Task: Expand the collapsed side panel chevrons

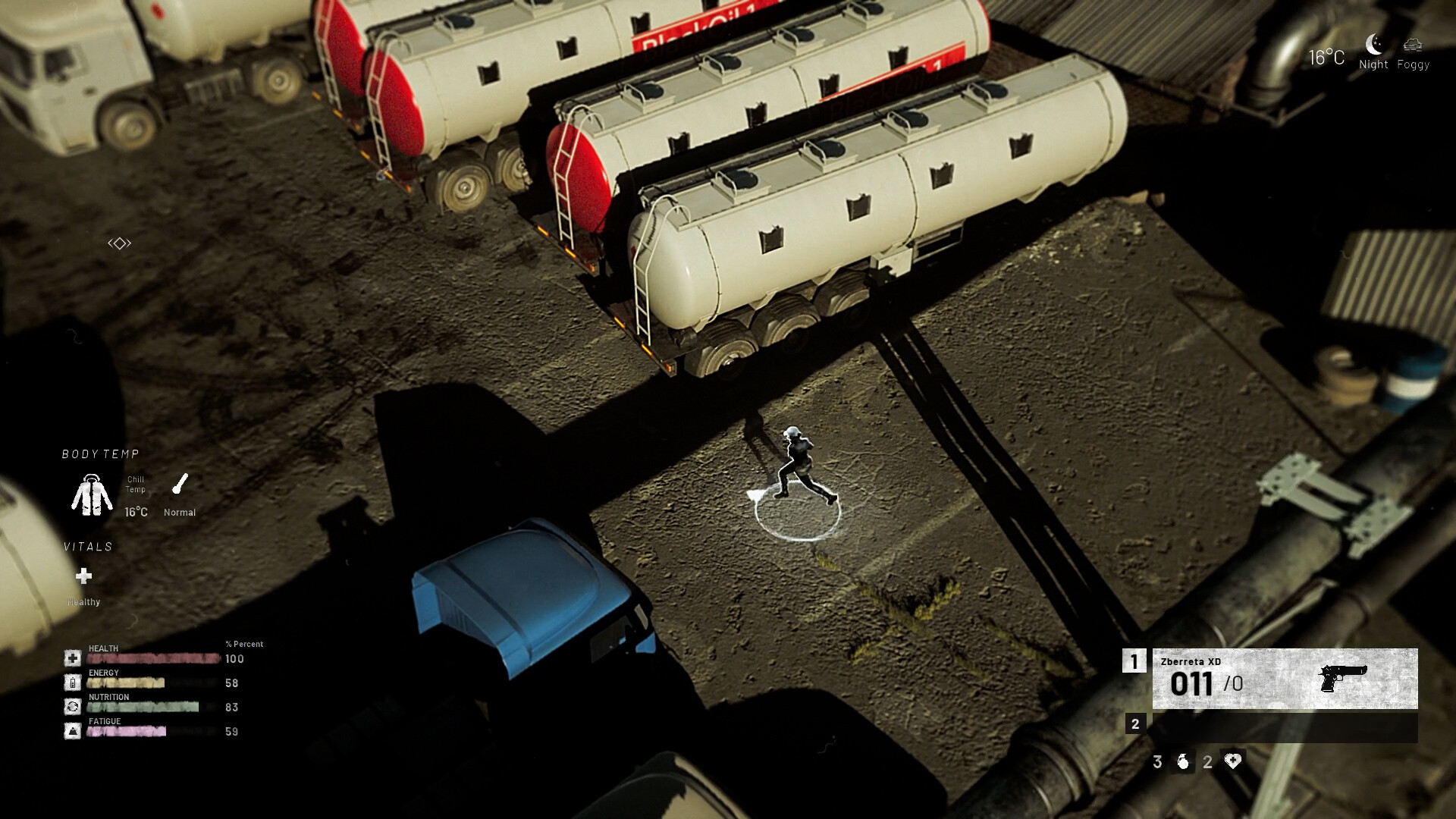Action: click(x=120, y=242)
